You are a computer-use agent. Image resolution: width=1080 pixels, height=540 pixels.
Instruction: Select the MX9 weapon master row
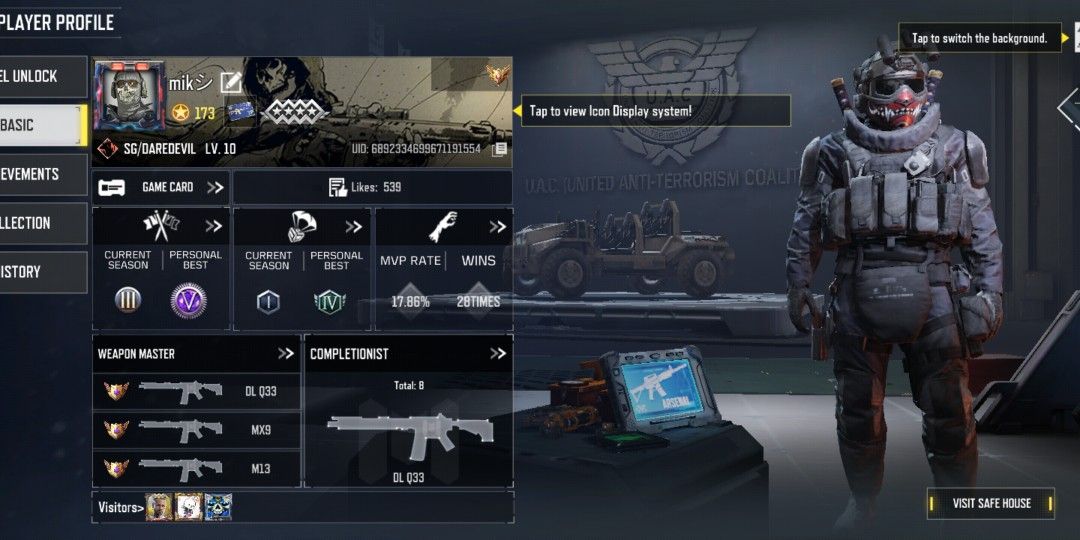point(196,430)
